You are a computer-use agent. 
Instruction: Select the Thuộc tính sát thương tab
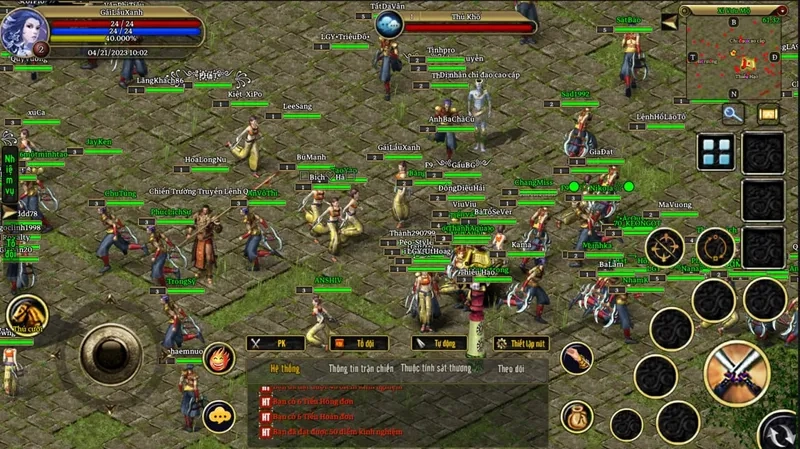click(435, 368)
